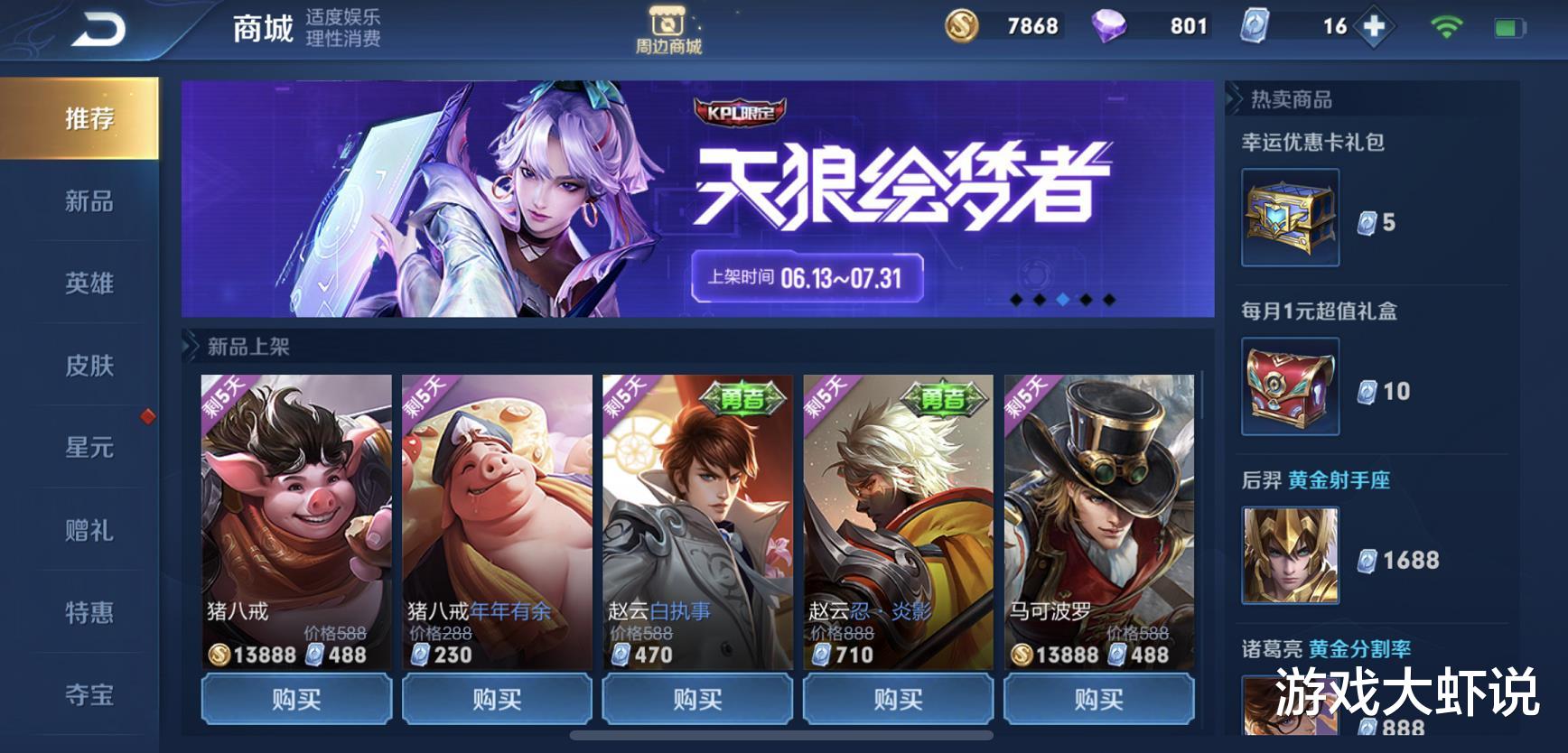Switch to the 皮肤 category
Image resolution: width=1568 pixels, height=753 pixels.
point(88,367)
